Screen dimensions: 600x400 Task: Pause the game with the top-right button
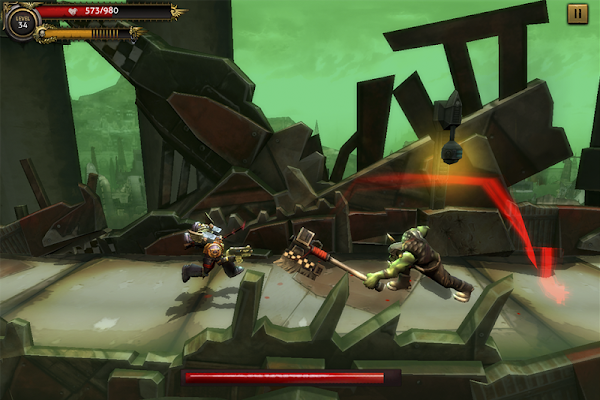(577, 13)
